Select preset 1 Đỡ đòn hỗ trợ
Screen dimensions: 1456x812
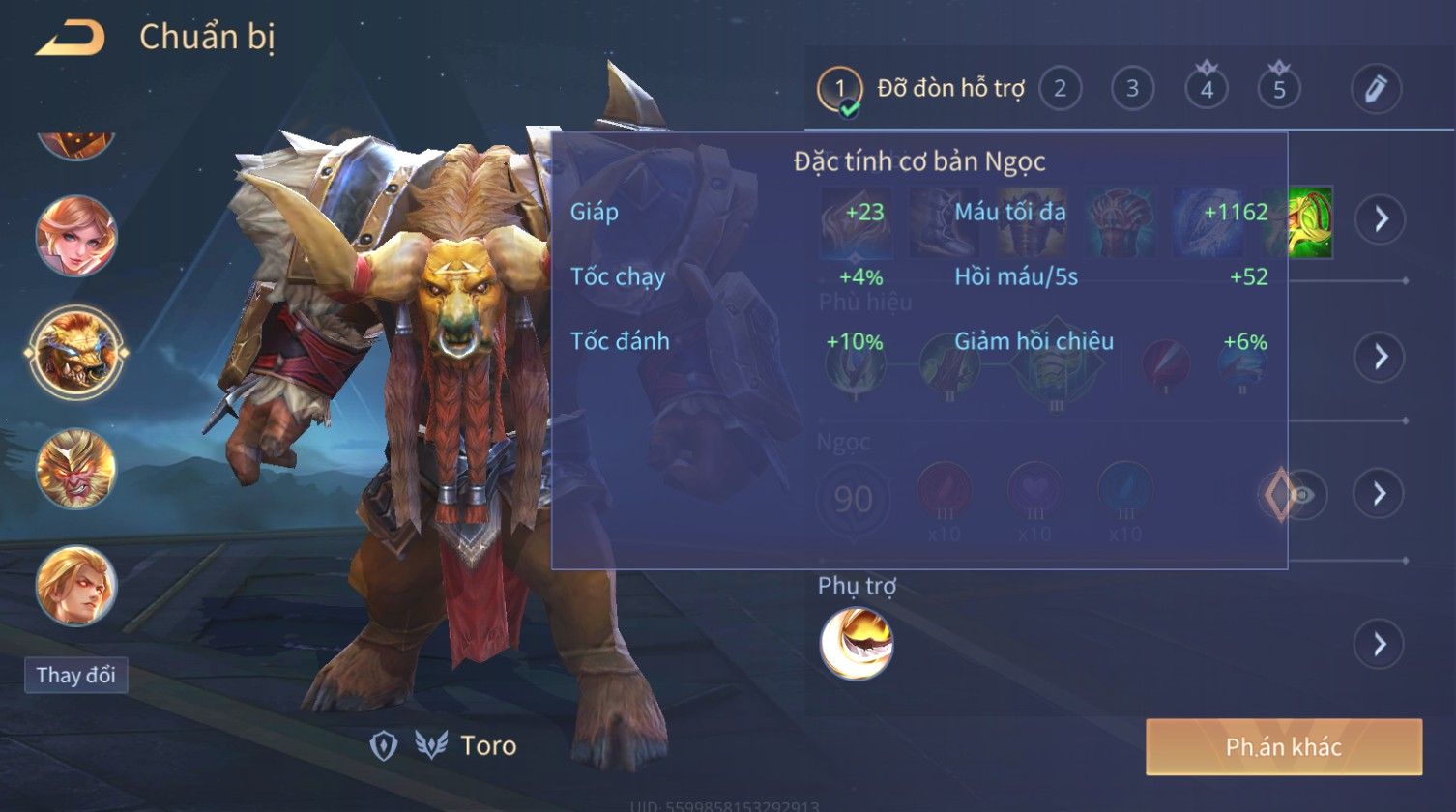[839, 90]
